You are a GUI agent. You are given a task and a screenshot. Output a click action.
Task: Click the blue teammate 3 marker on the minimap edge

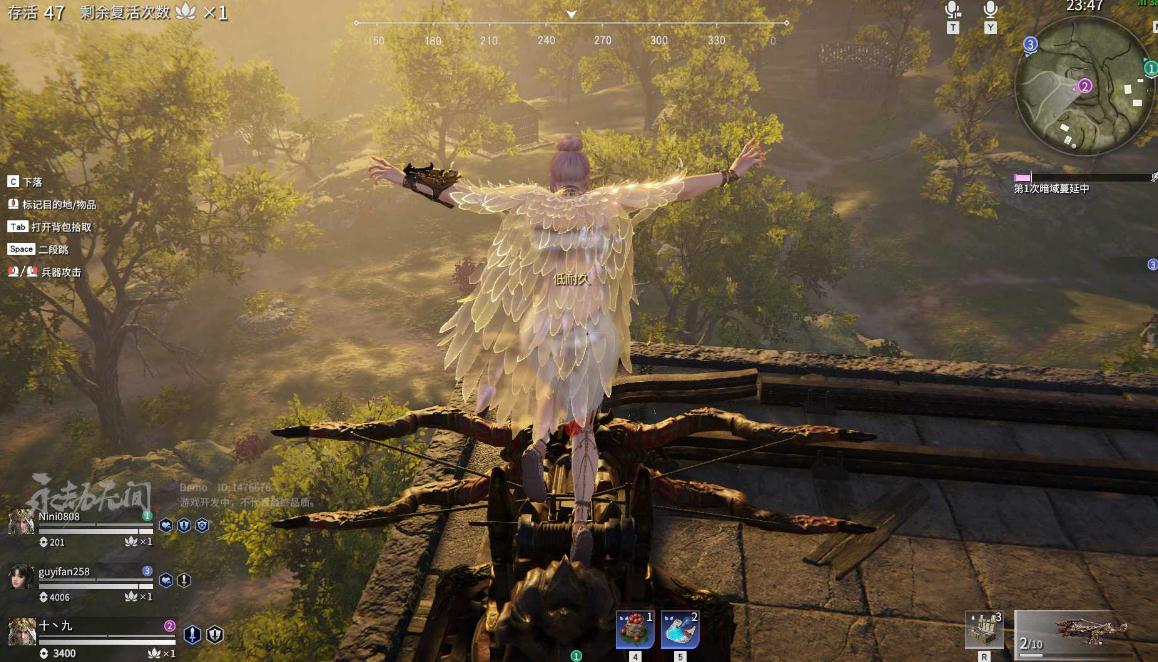coord(1031,44)
